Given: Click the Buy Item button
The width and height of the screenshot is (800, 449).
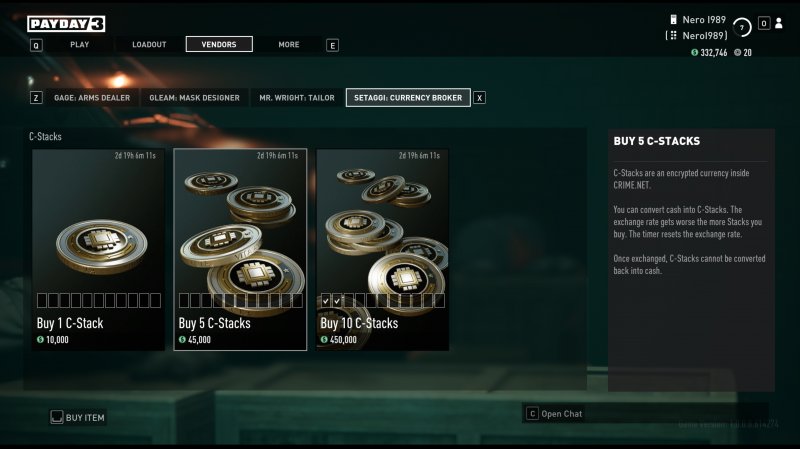Looking at the screenshot, I should (78, 417).
